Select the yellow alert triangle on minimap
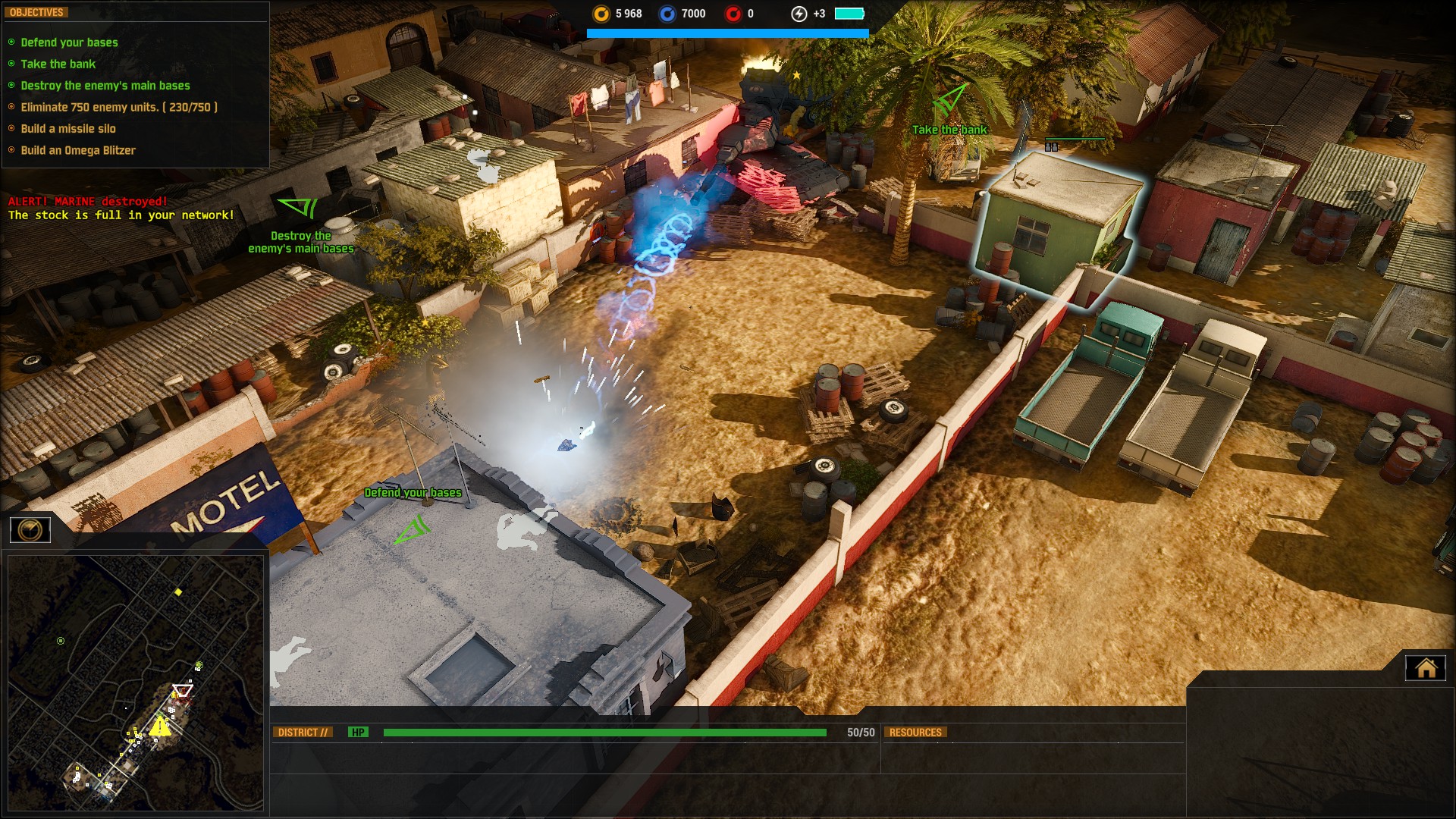Viewport: 1456px width, 819px height. tap(159, 726)
